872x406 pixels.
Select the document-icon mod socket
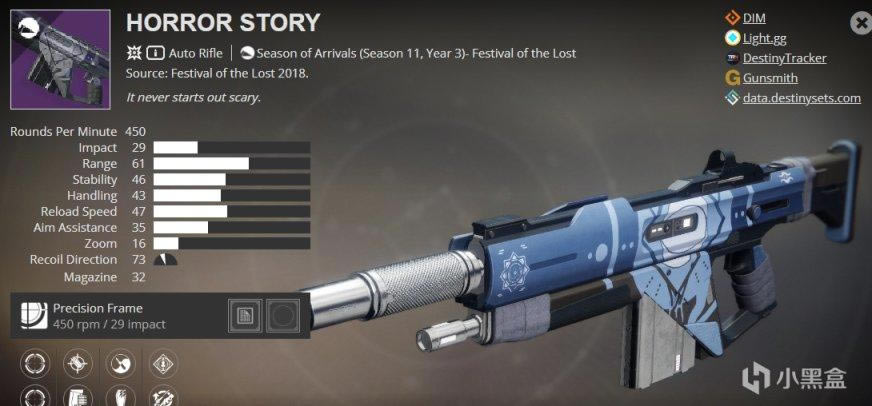243,316
